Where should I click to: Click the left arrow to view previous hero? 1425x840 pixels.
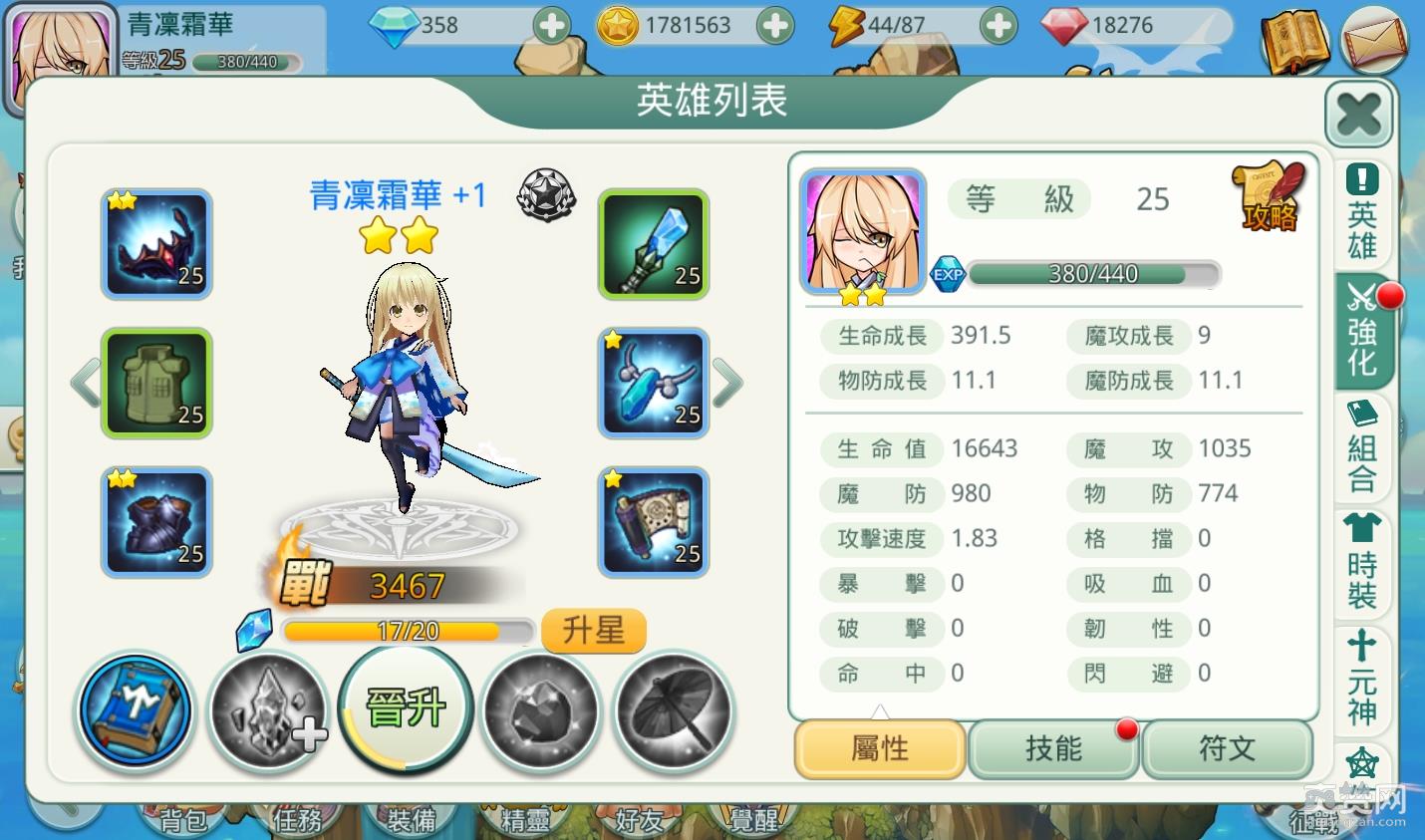pyautogui.click(x=86, y=383)
